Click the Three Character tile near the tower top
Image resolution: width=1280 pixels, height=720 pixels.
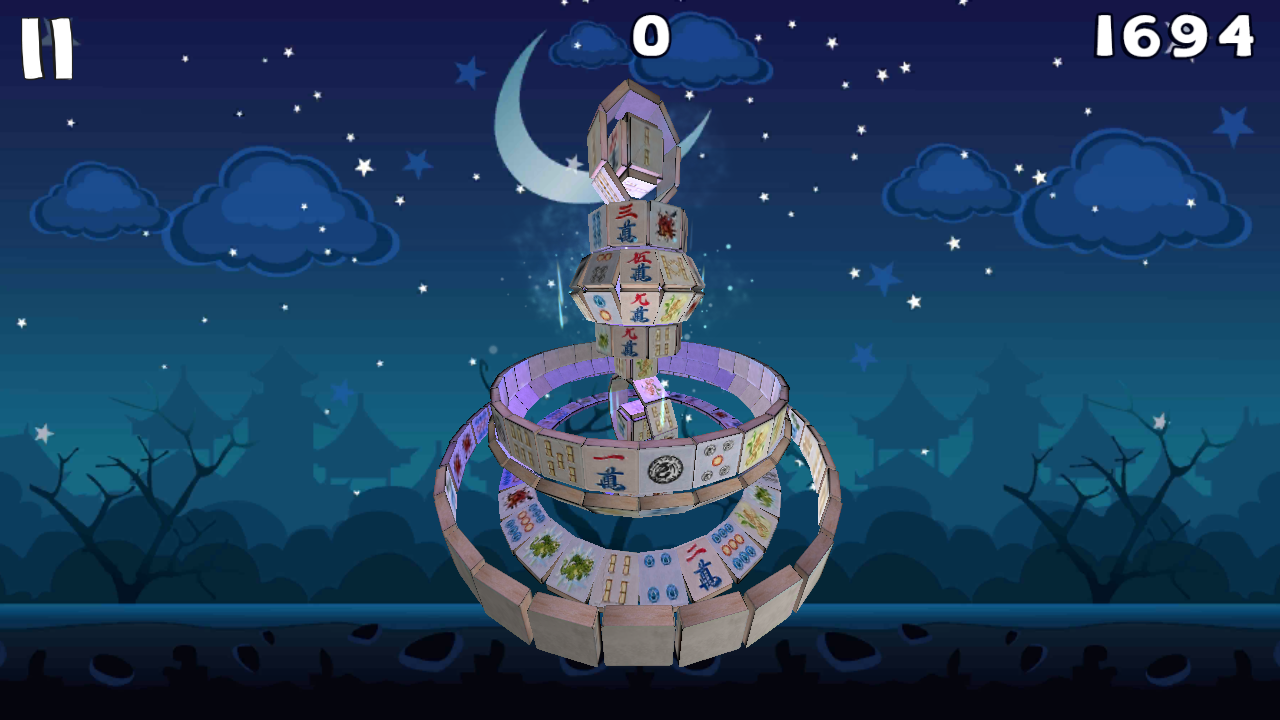click(624, 221)
